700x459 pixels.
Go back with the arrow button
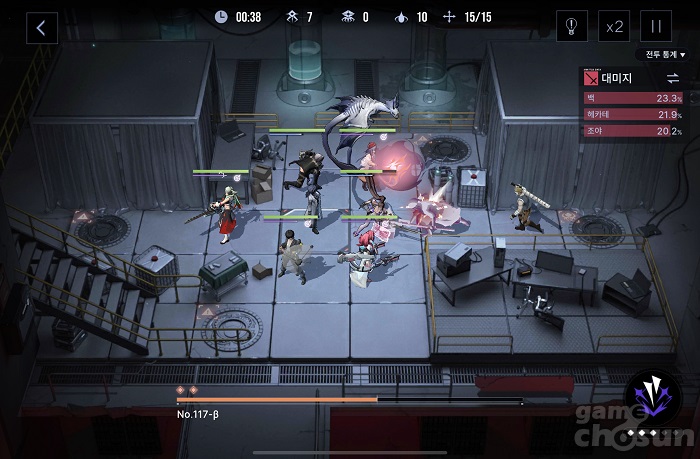(41, 27)
